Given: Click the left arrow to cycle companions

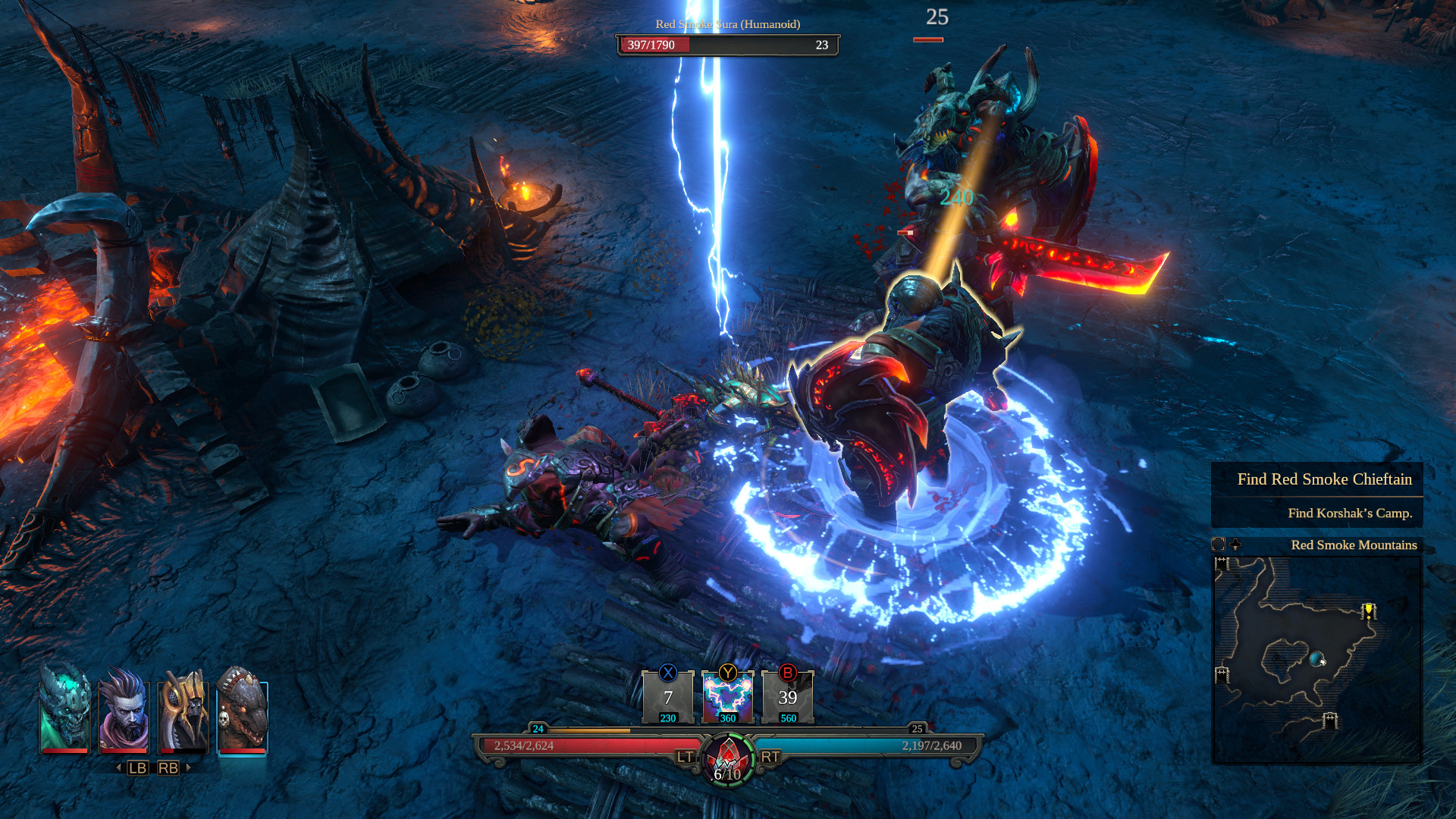Looking at the screenshot, I should coord(118,768).
